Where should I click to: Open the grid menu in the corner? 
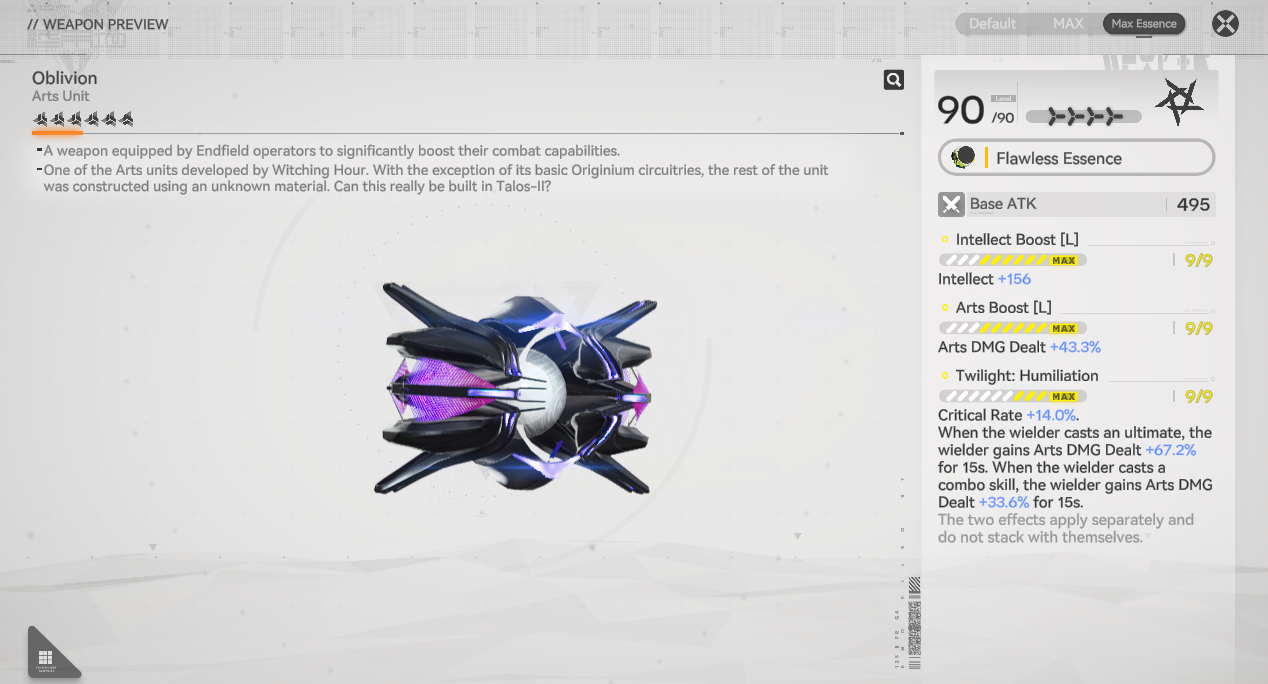46,657
